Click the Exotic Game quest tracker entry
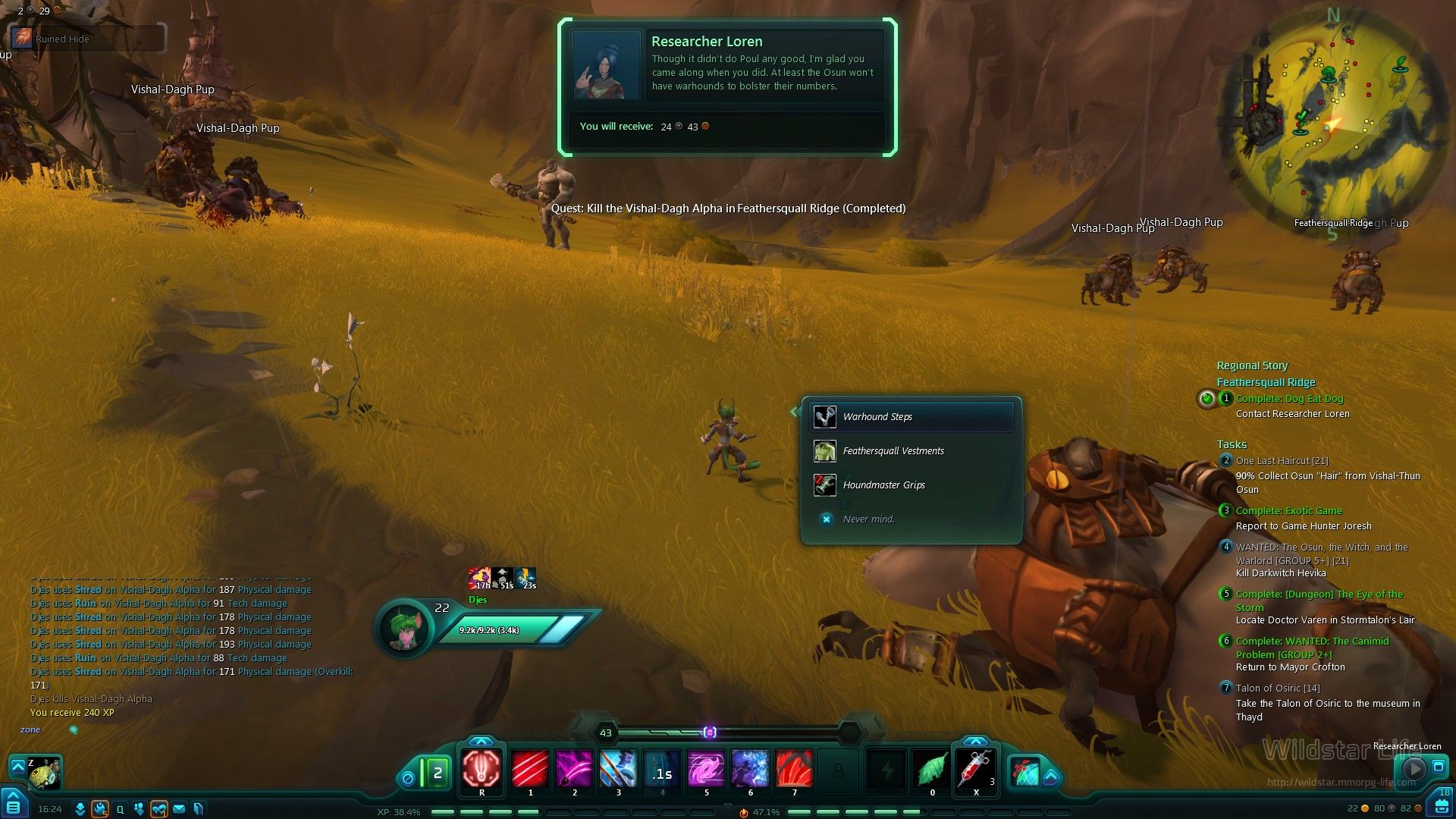This screenshot has width=1456, height=819. [1288, 511]
